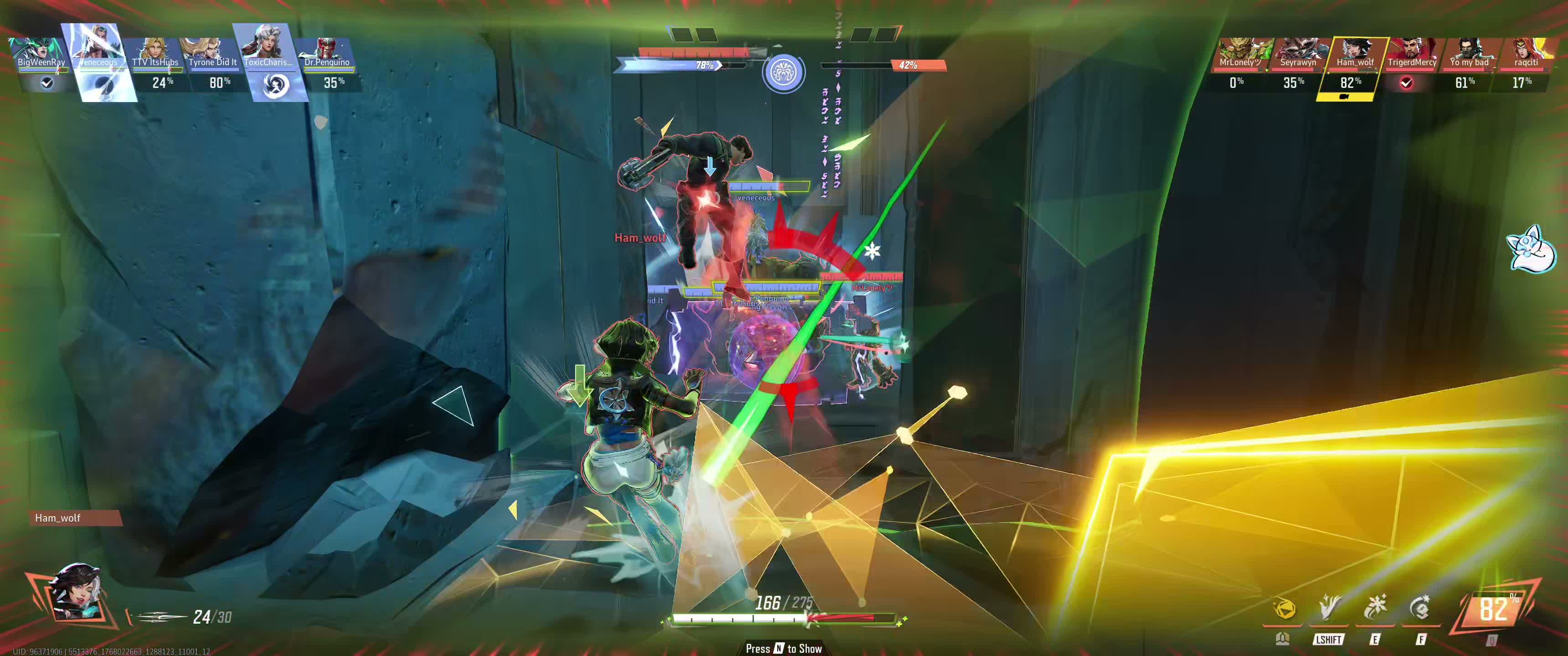Screen dimensions: 1568x656
Task: Choose Seyrawyn's Rocket Raccoon portrait
Action: point(1297,52)
